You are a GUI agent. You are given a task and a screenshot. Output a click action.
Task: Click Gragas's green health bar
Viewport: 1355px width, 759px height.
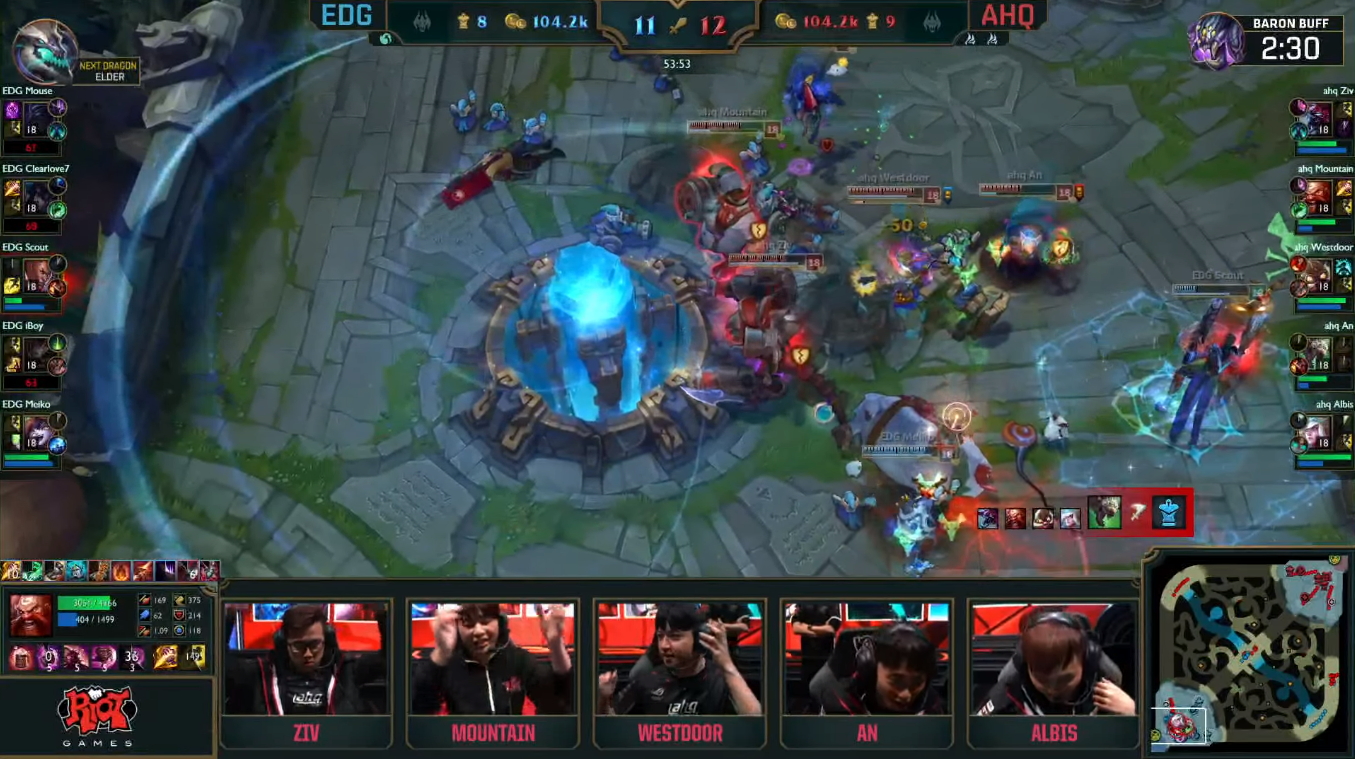pos(83,603)
